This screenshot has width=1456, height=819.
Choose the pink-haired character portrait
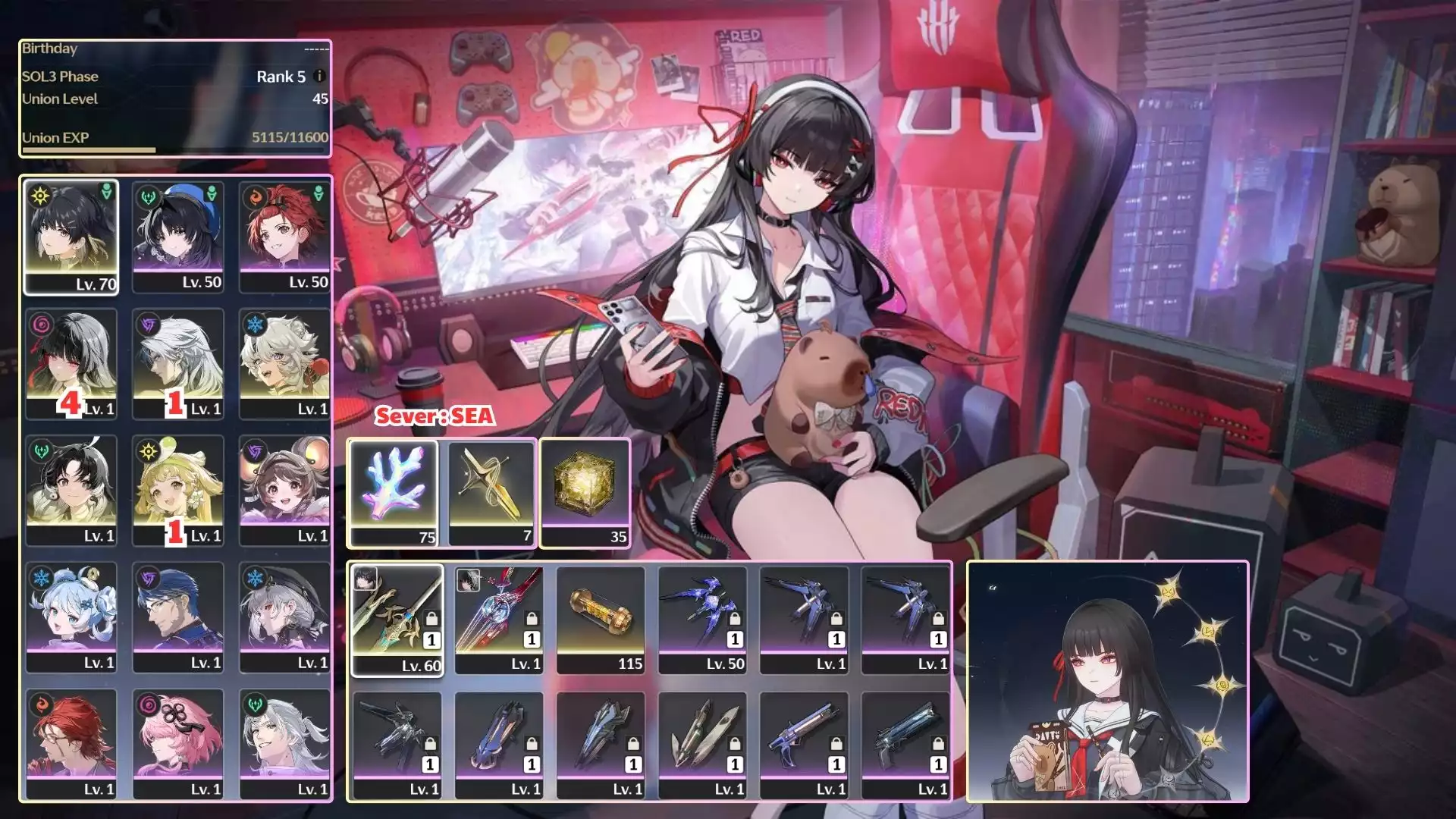[x=178, y=744]
